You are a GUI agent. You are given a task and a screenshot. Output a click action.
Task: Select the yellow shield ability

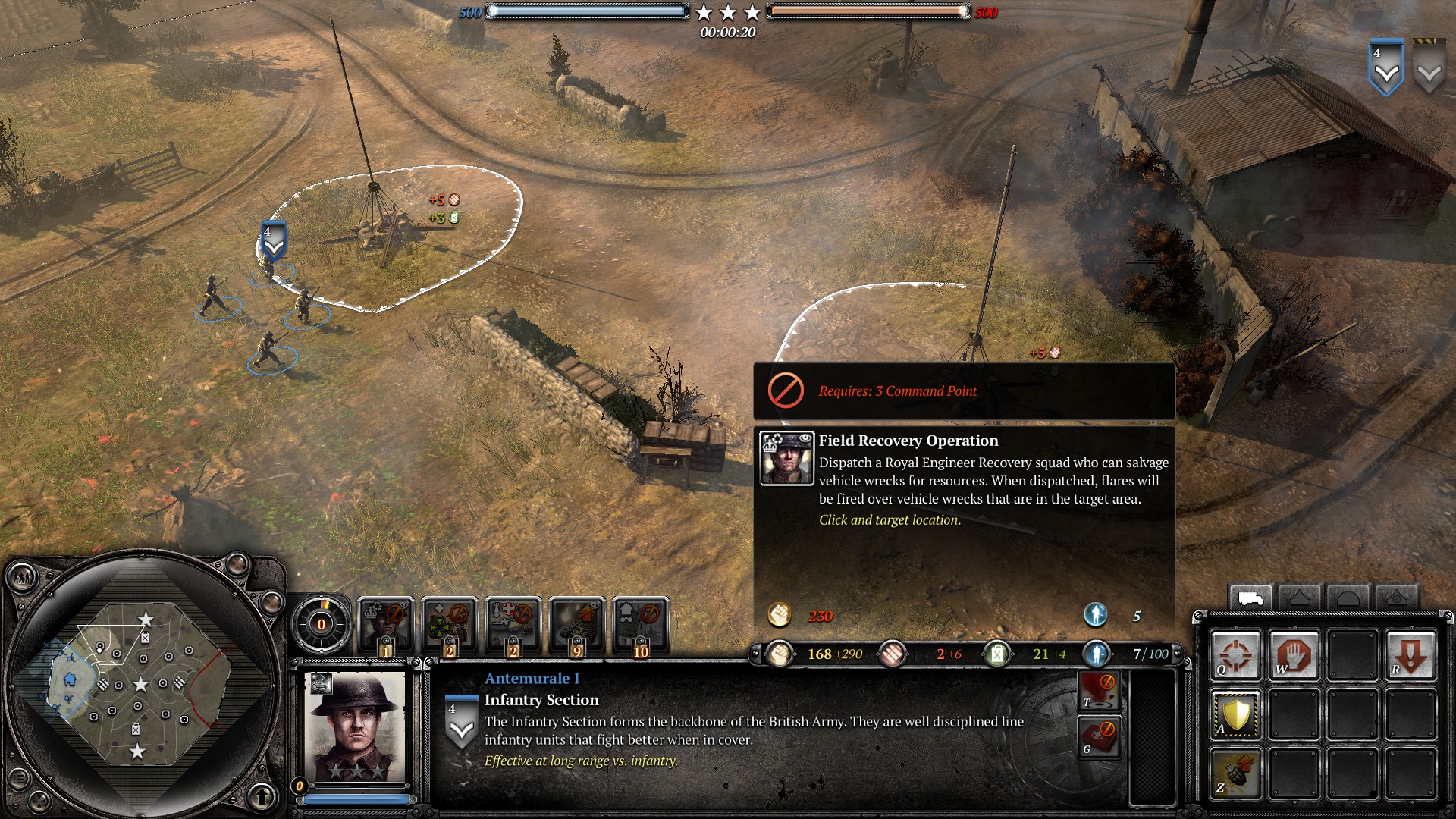(x=1235, y=714)
